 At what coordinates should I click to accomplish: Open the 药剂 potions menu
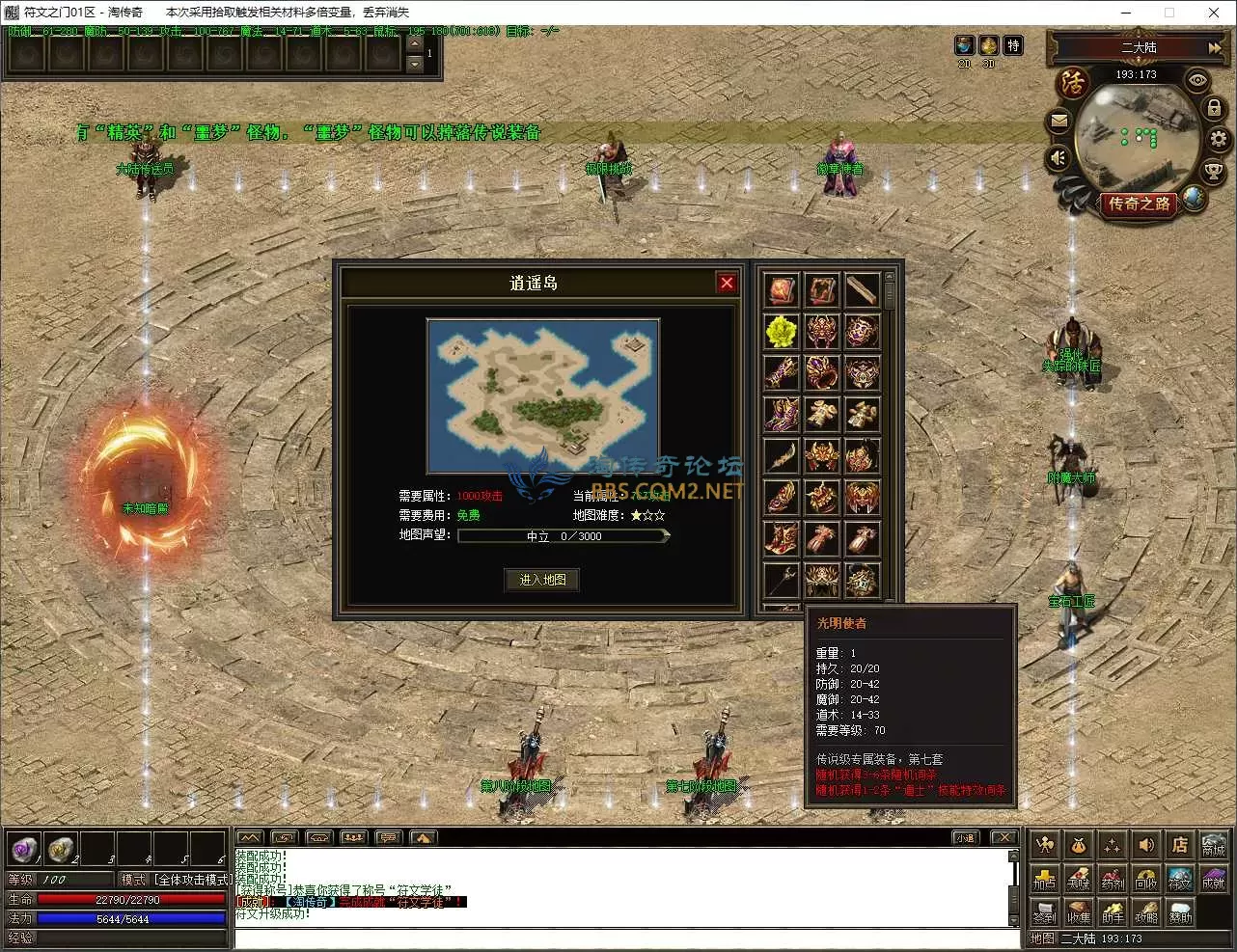coord(1112,878)
